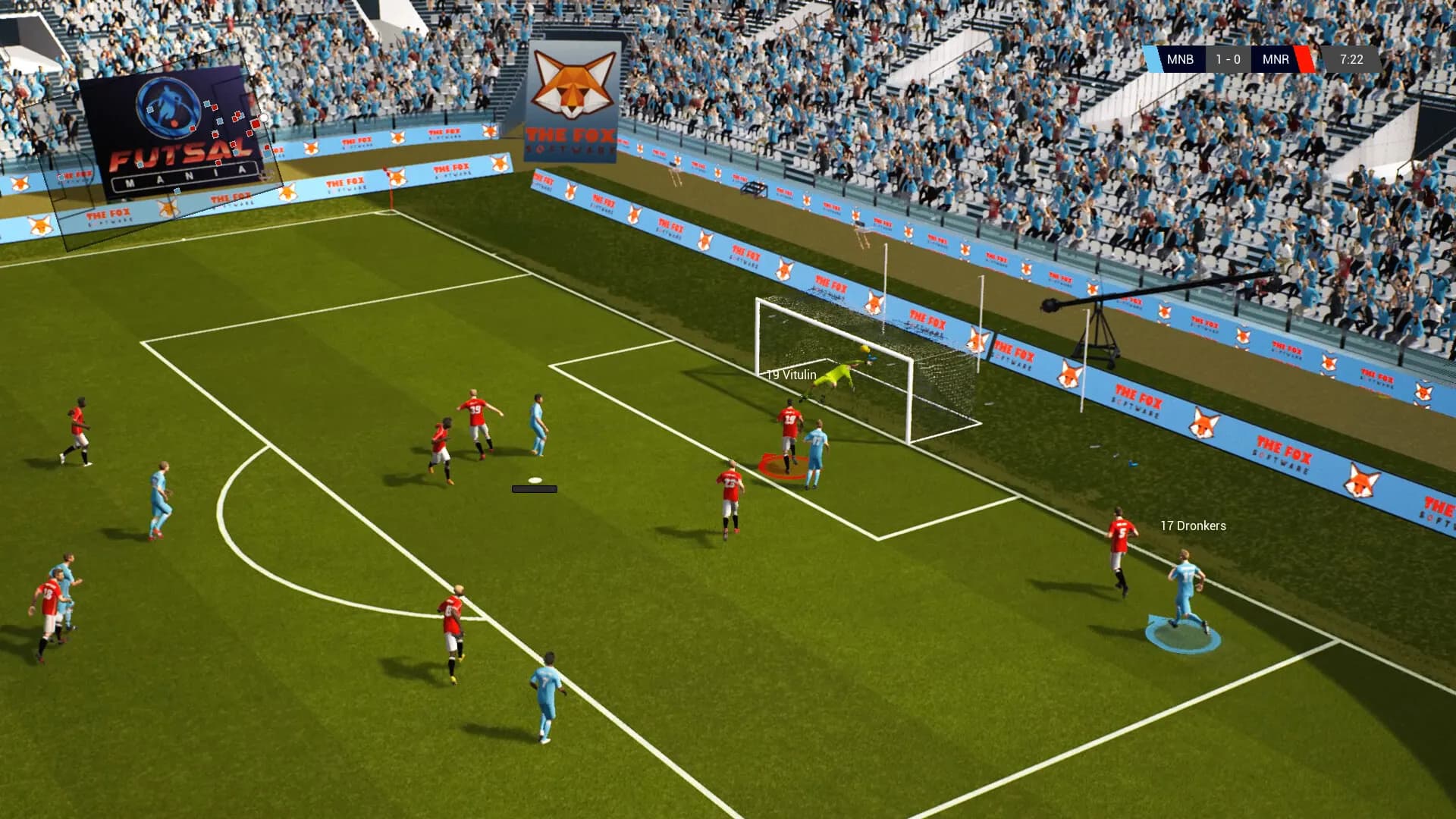Click the white ball marker icon near the minimap edge
Viewport: 1456px width, 819px height.
point(263,116)
